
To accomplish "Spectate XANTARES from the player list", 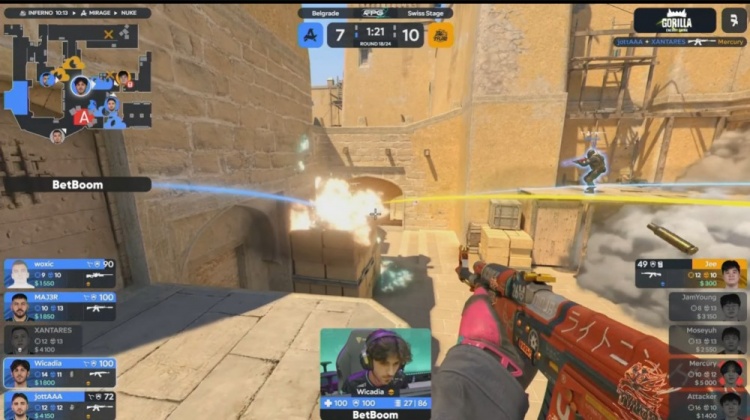I will pyautogui.click(x=59, y=339).
